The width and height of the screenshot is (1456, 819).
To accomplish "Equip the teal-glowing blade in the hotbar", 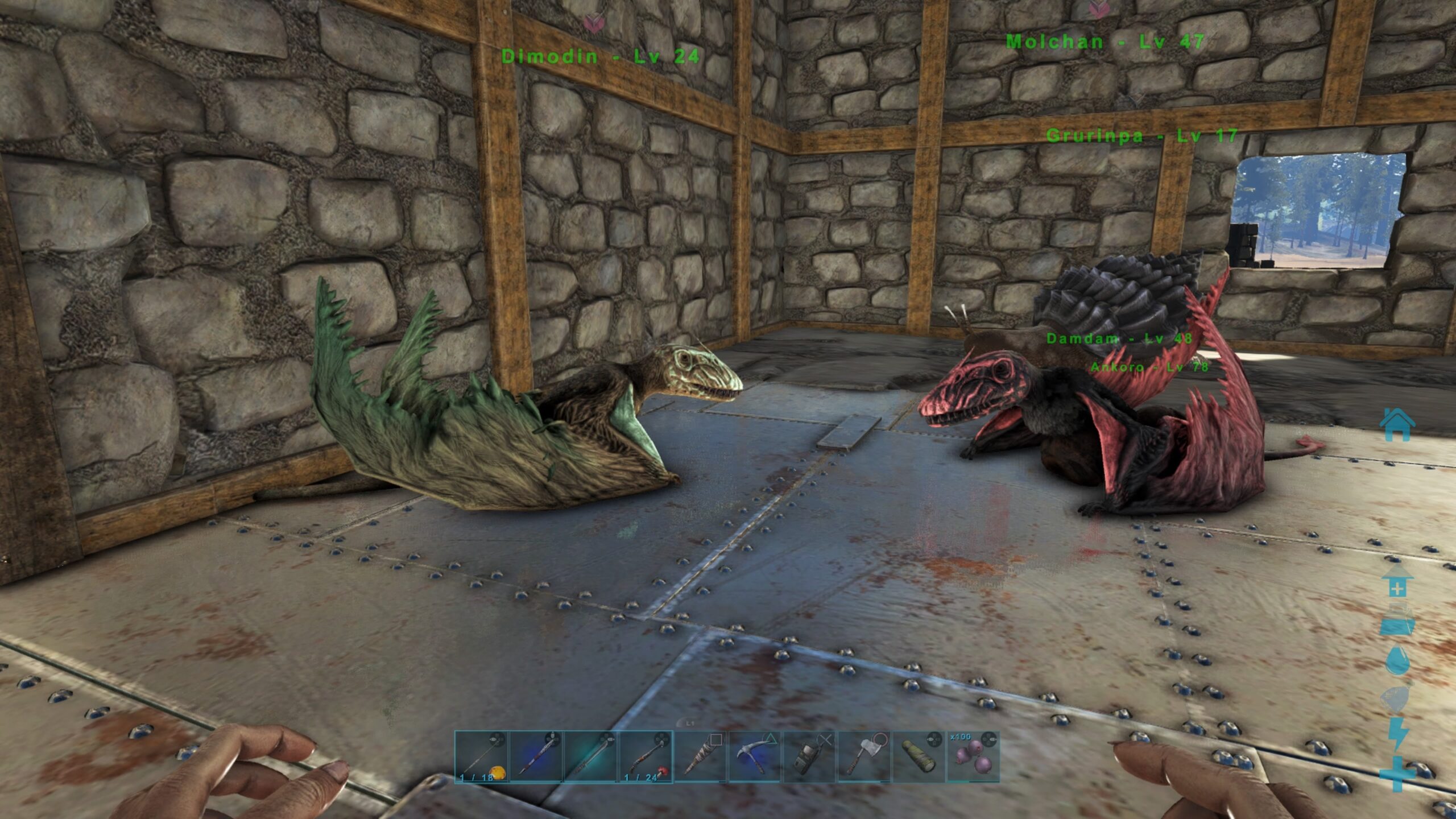I will pyautogui.click(x=590, y=756).
